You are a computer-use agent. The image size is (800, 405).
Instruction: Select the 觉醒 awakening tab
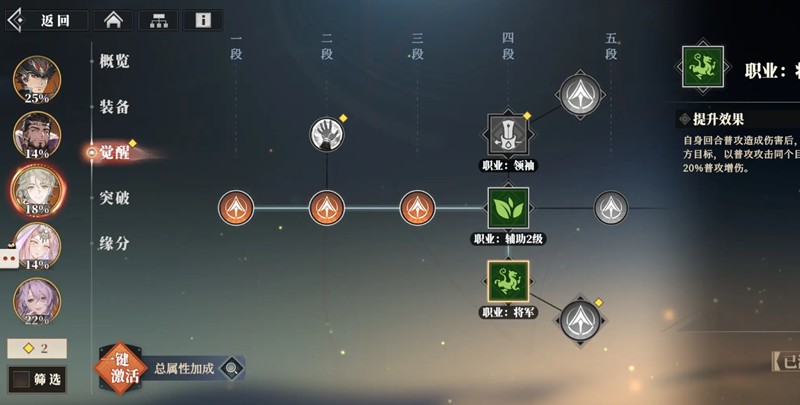click(x=114, y=152)
